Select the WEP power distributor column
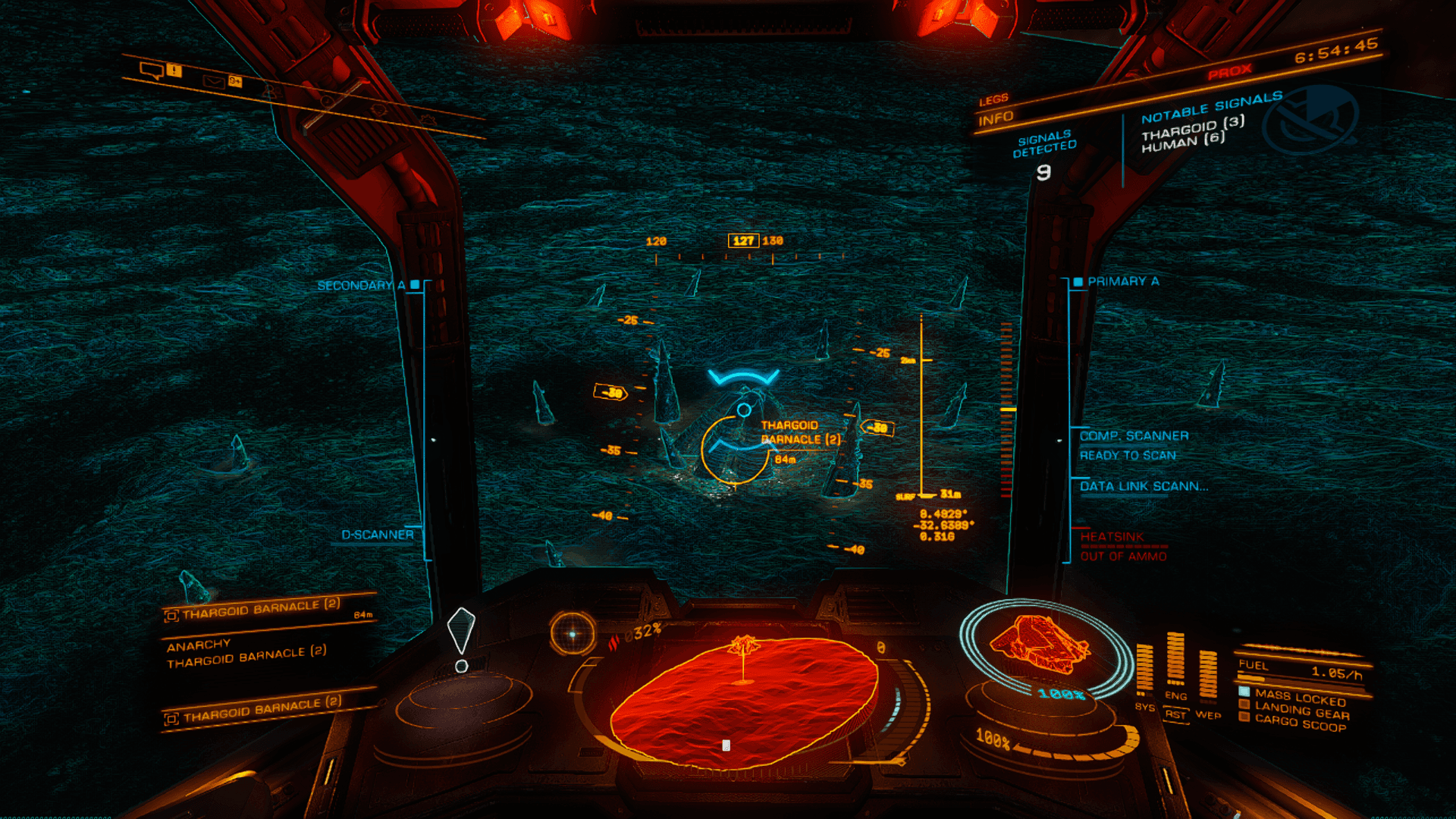The height and width of the screenshot is (819, 1456). [x=1207, y=675]
